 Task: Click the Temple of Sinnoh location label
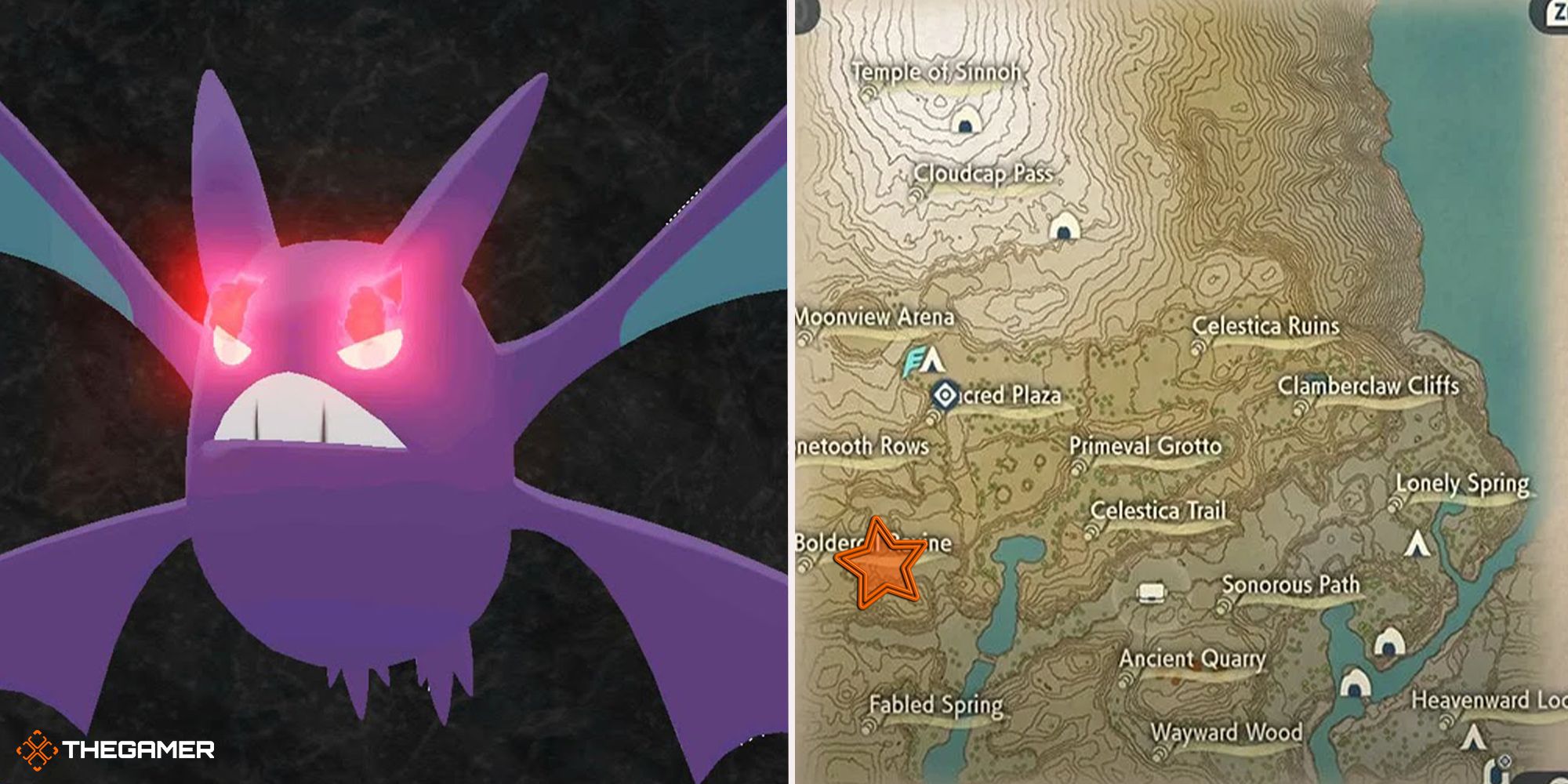point(938,72)
